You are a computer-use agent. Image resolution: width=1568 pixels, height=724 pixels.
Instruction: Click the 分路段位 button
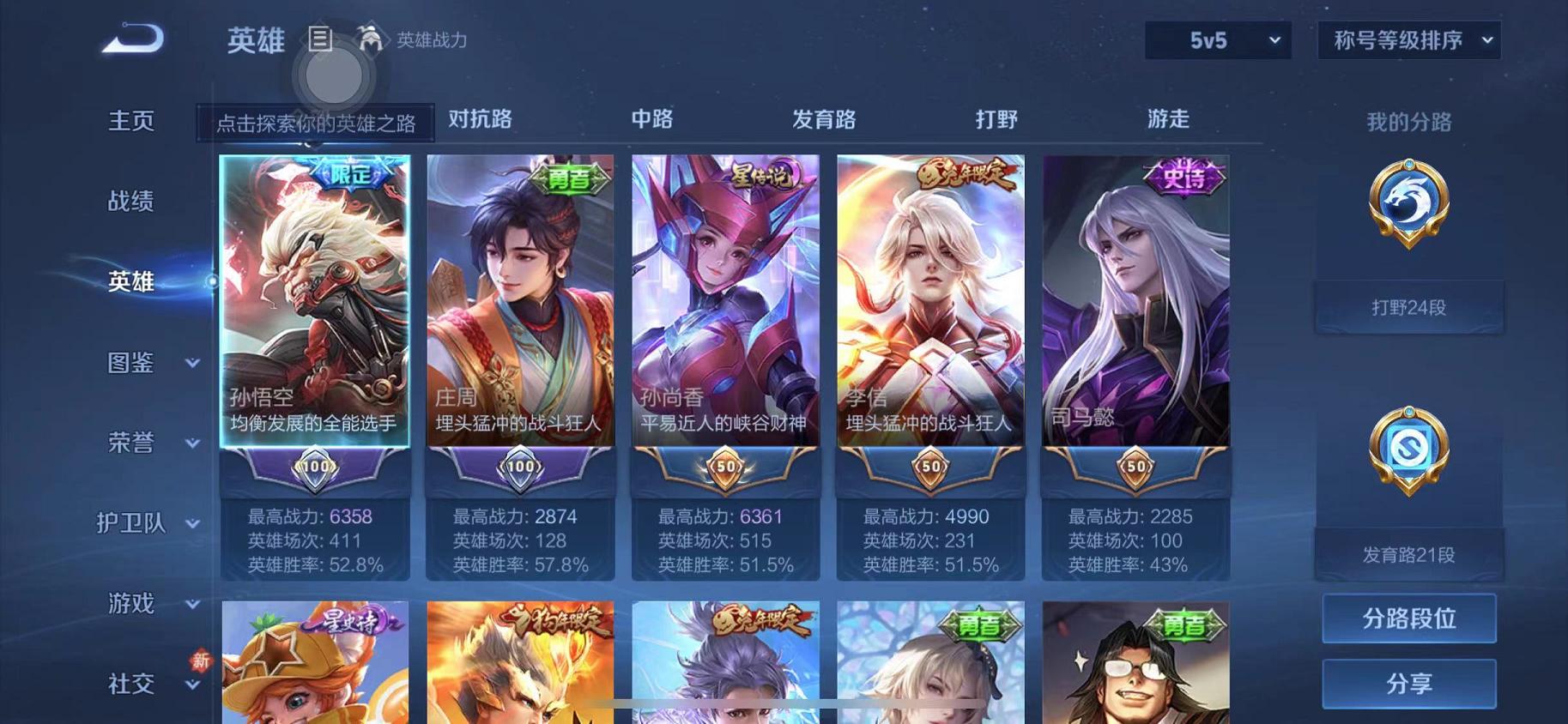pos(1409,618)
